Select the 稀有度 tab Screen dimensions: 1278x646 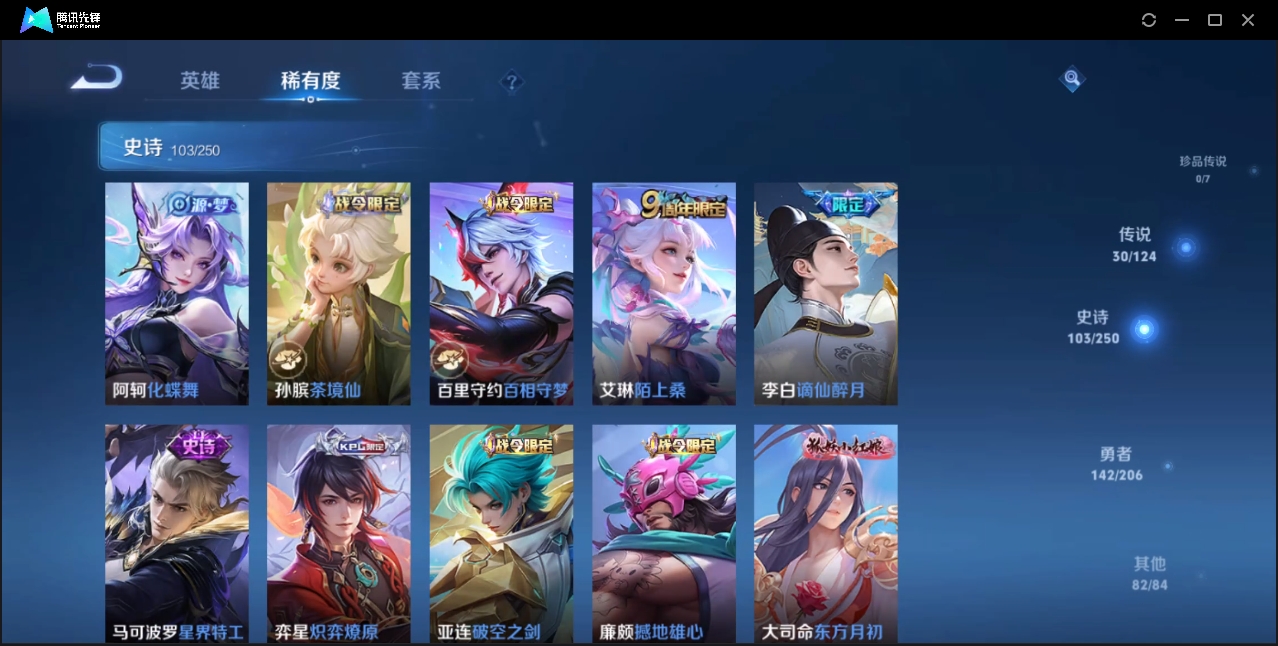[310, 81]
